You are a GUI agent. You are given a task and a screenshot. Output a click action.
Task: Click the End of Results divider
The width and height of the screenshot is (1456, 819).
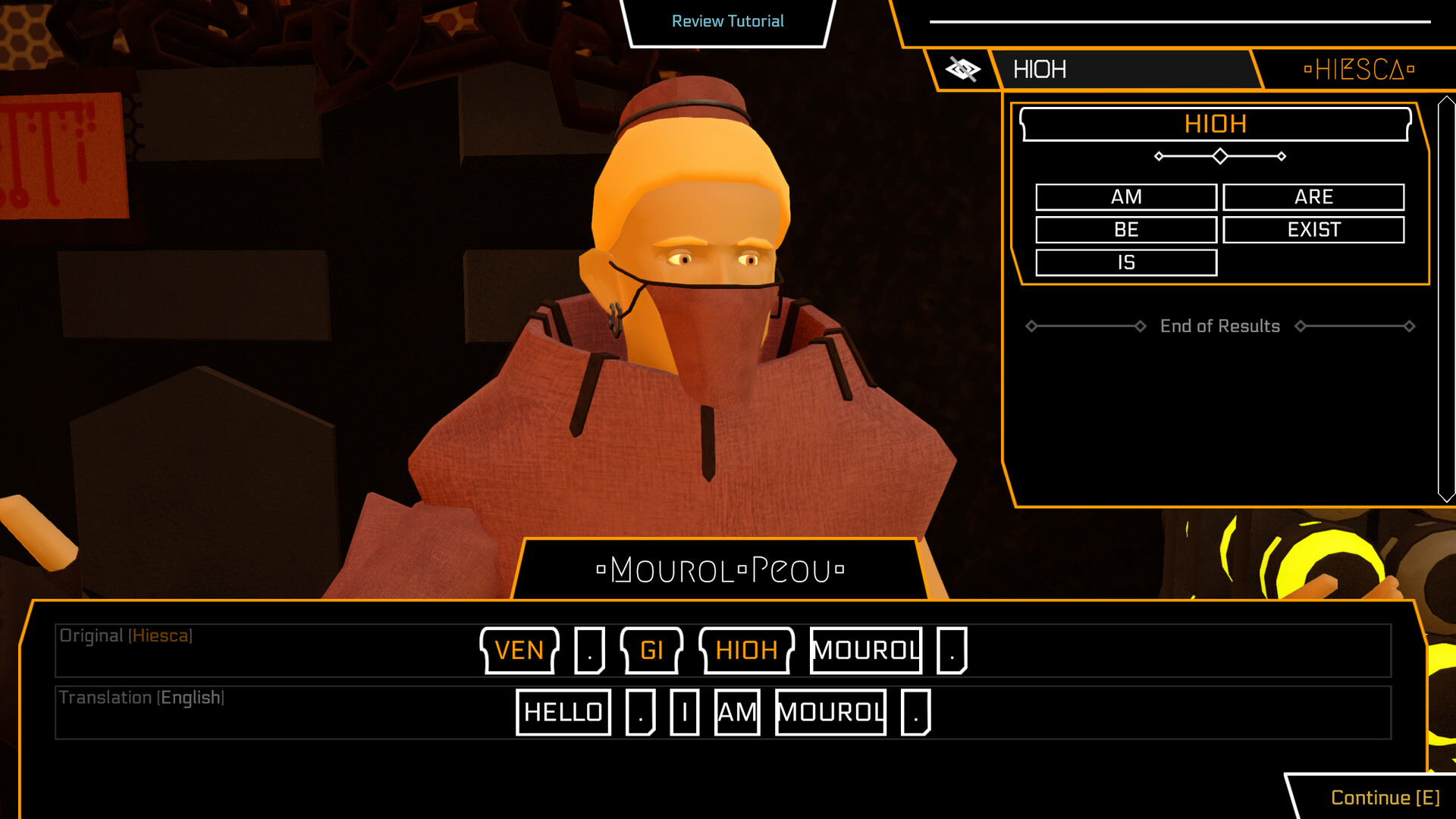1219,326
